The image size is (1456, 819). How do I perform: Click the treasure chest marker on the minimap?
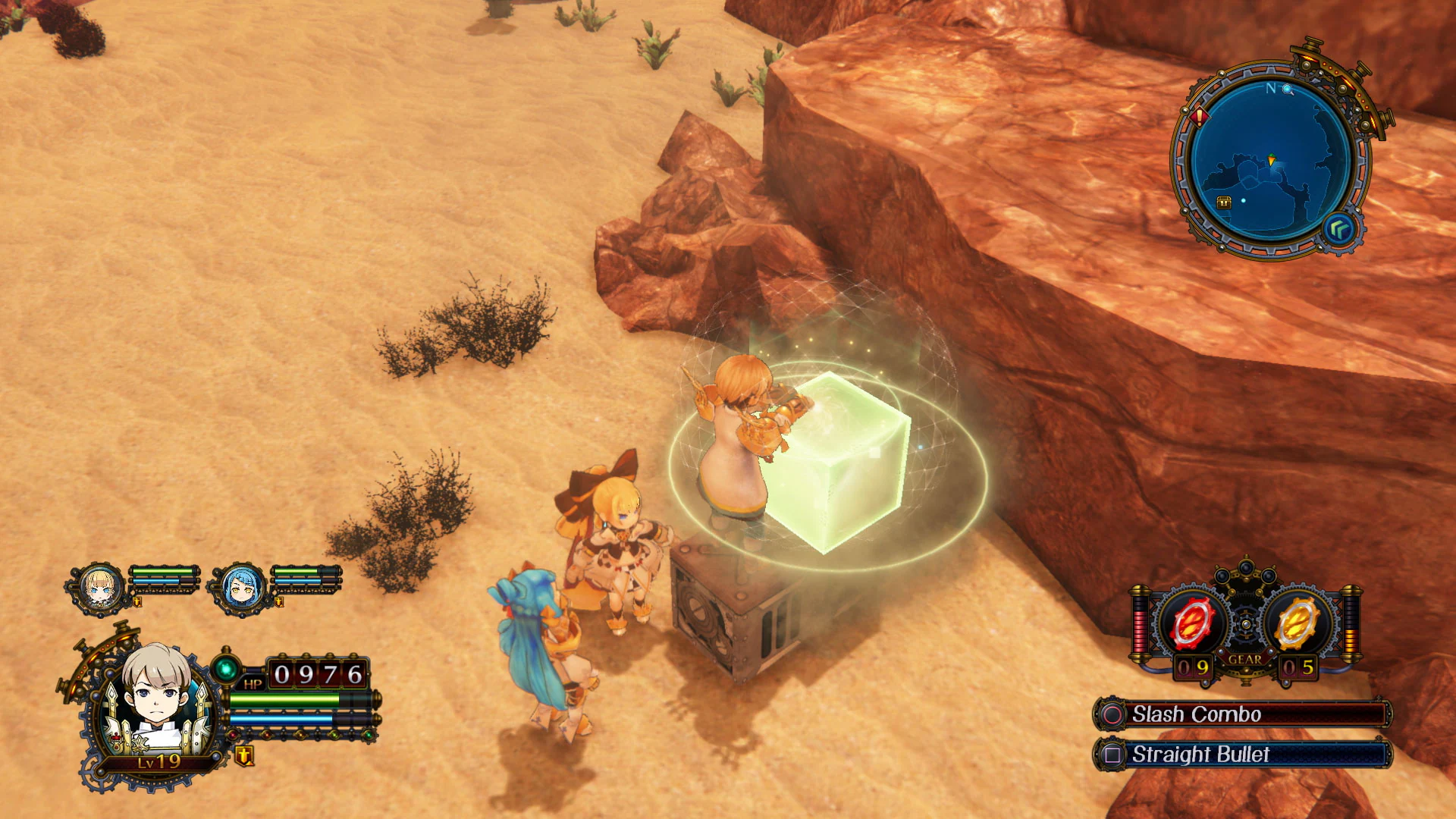coord(1224,202)
